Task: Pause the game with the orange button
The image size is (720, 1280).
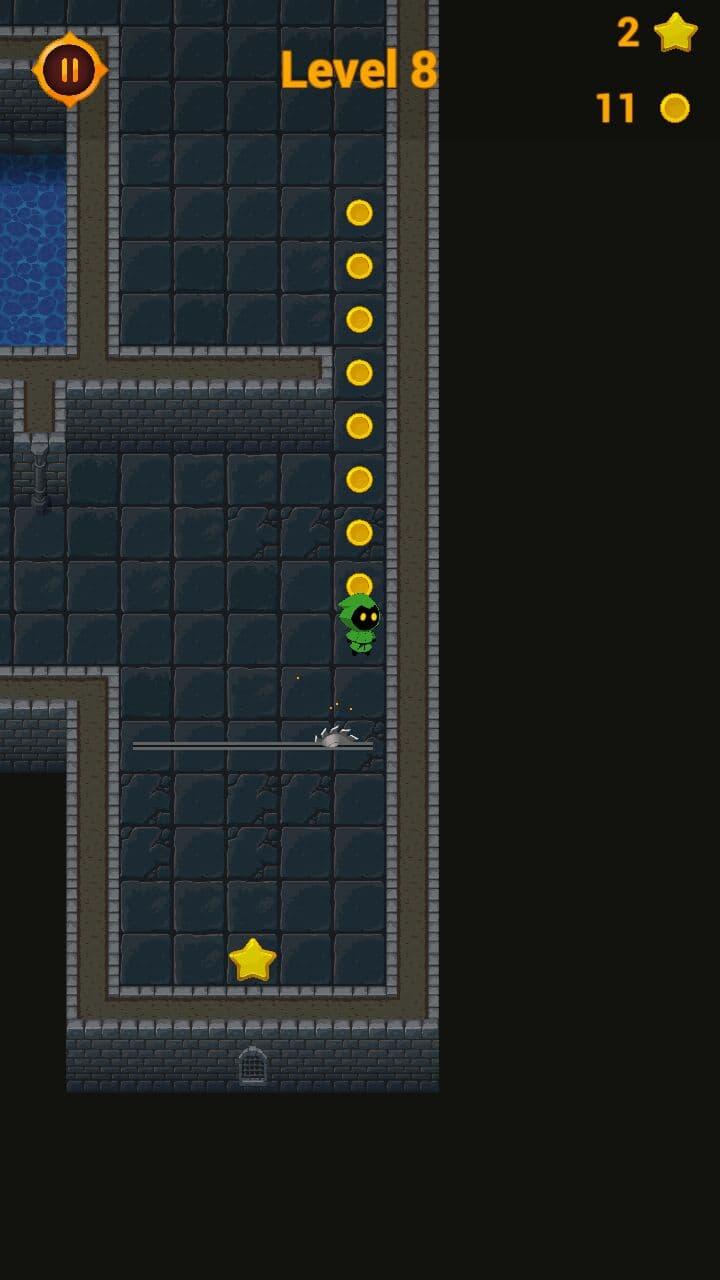Action: pyautogui.click(x=69, y=70)
